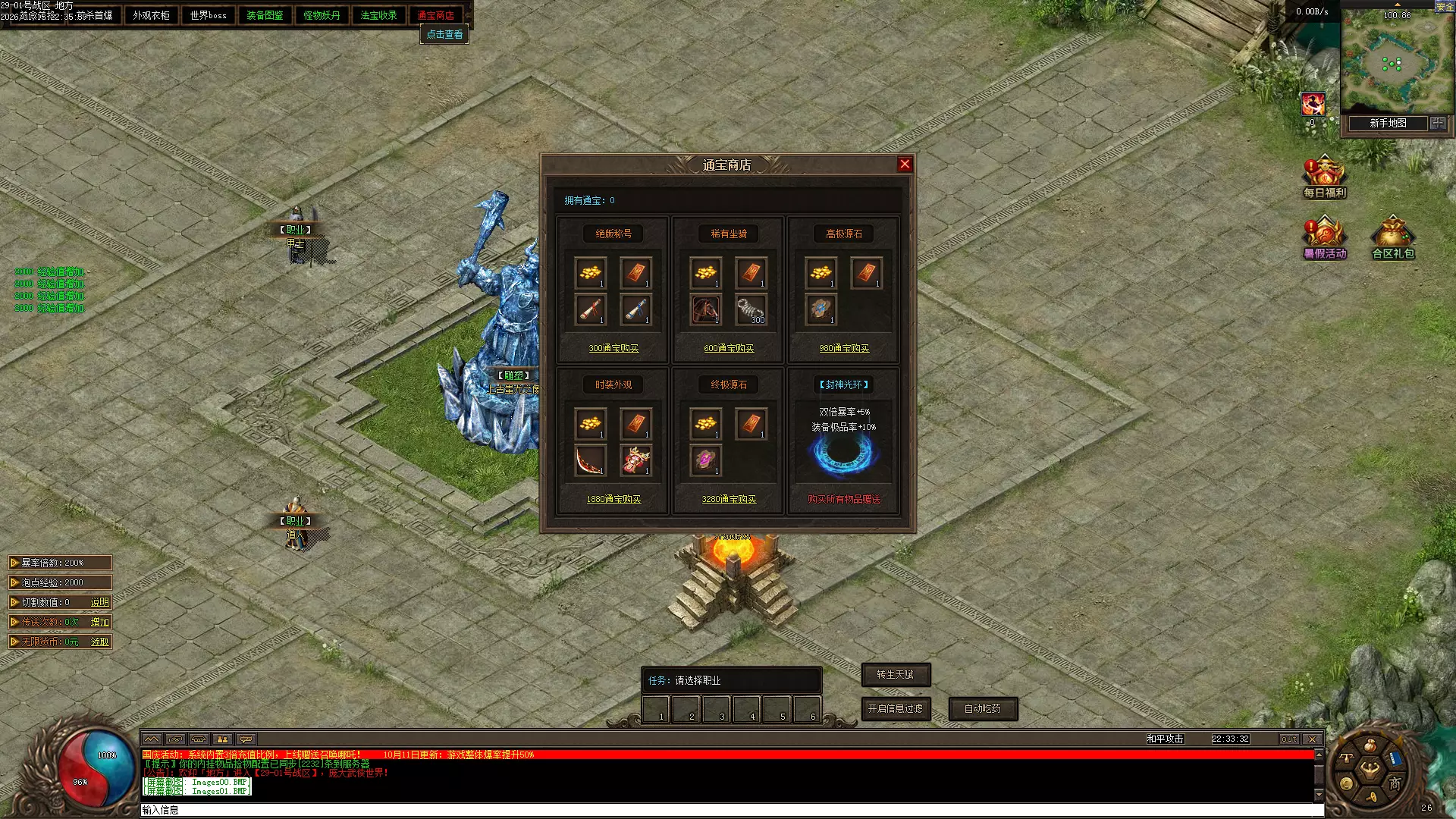Open the 暑假活动 summer event icon
This screenshot has height=819, width=1456.
point(1324,238)
